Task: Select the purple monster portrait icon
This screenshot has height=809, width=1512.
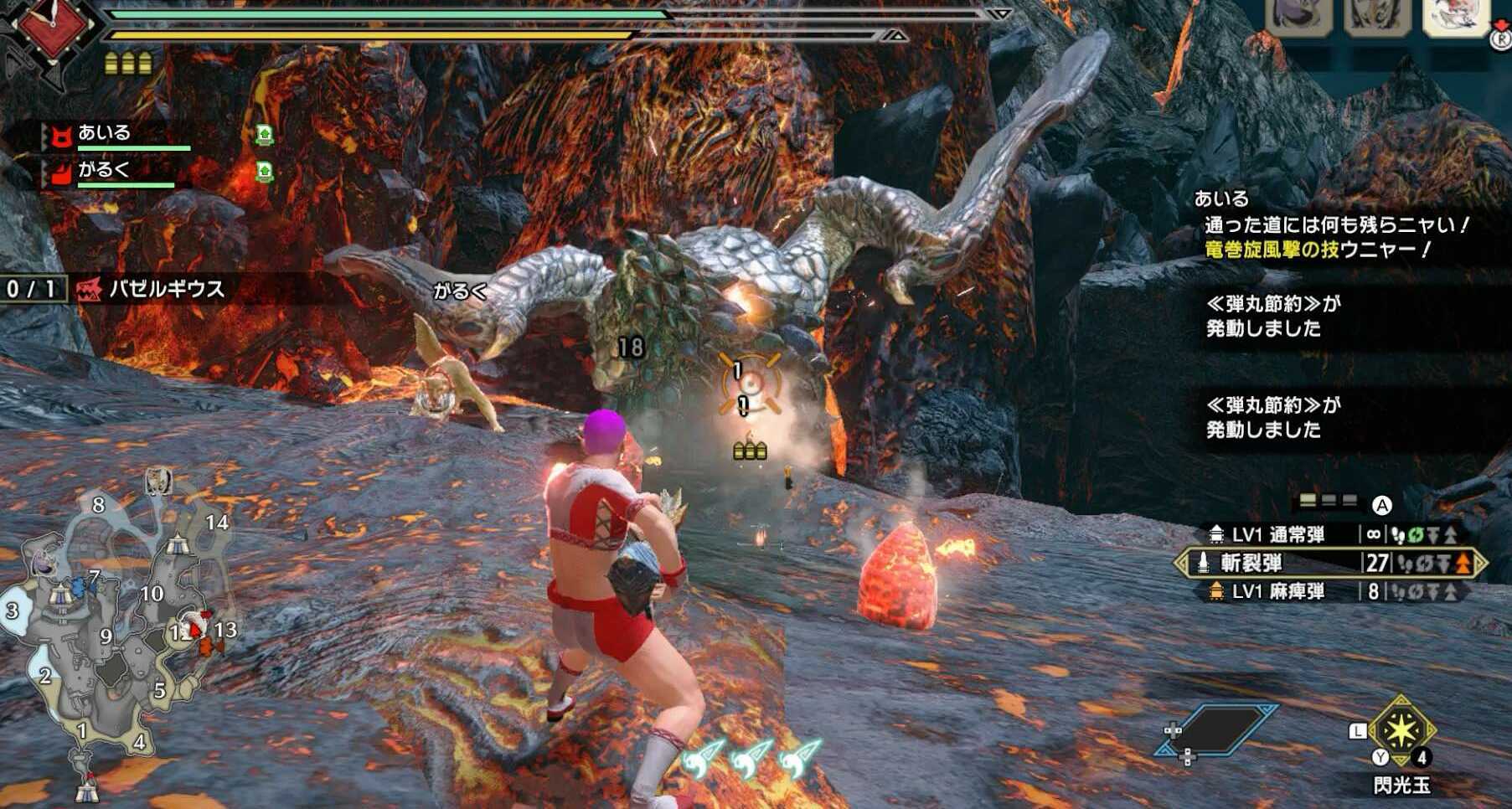Action: pyautogui.click(x=1298, y=17)
